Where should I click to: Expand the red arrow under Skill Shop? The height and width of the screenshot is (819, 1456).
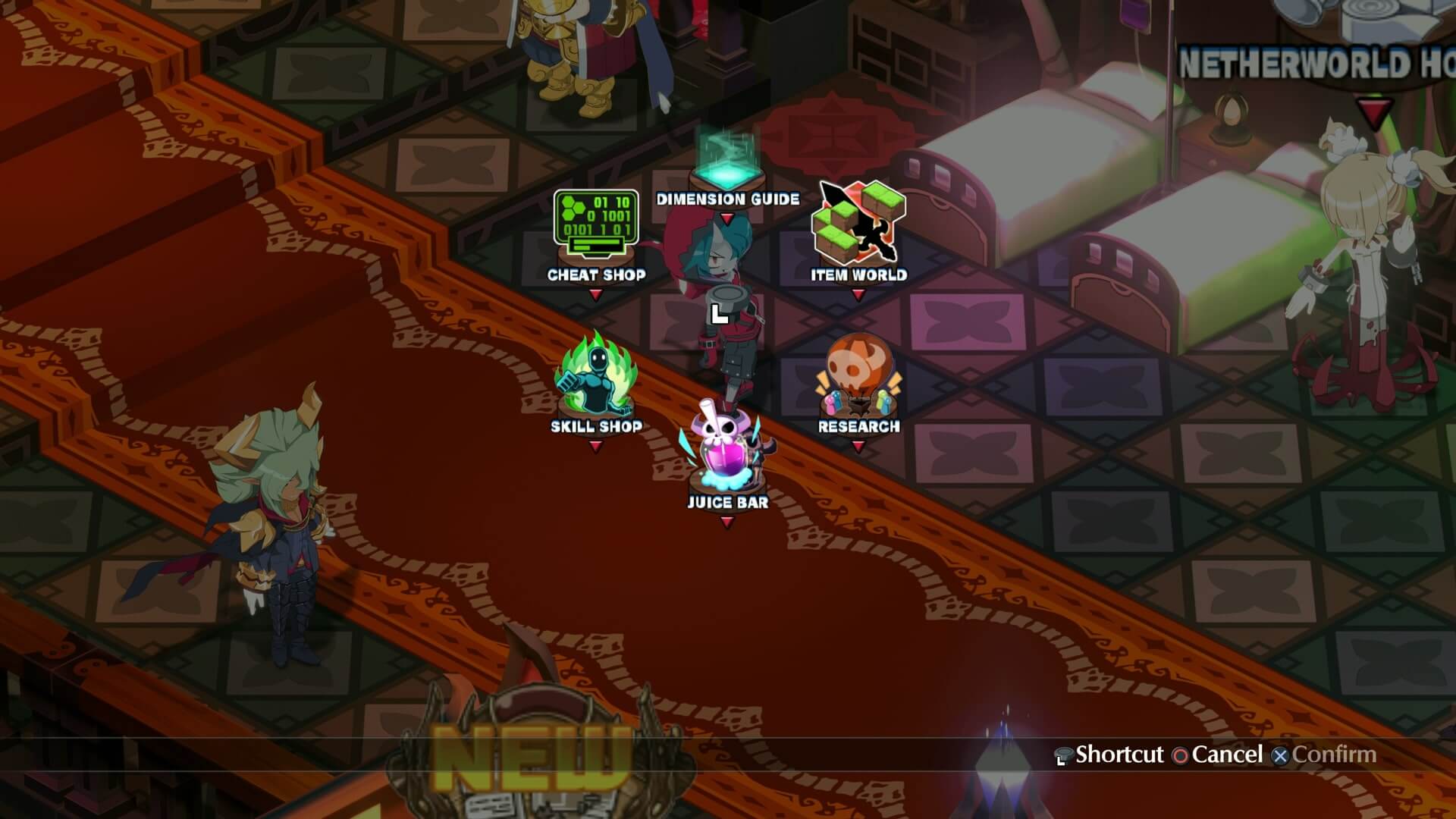pyautogui.click(x=596, y=445)
